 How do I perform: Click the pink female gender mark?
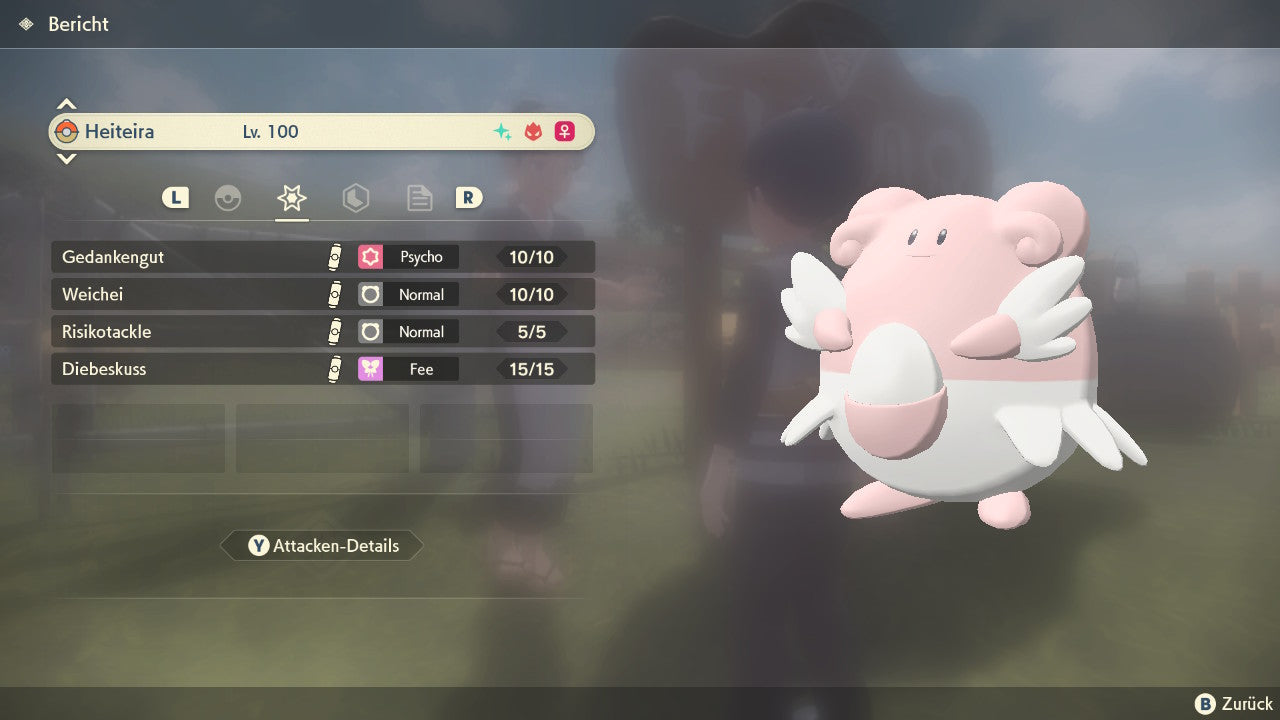(565, 132)
